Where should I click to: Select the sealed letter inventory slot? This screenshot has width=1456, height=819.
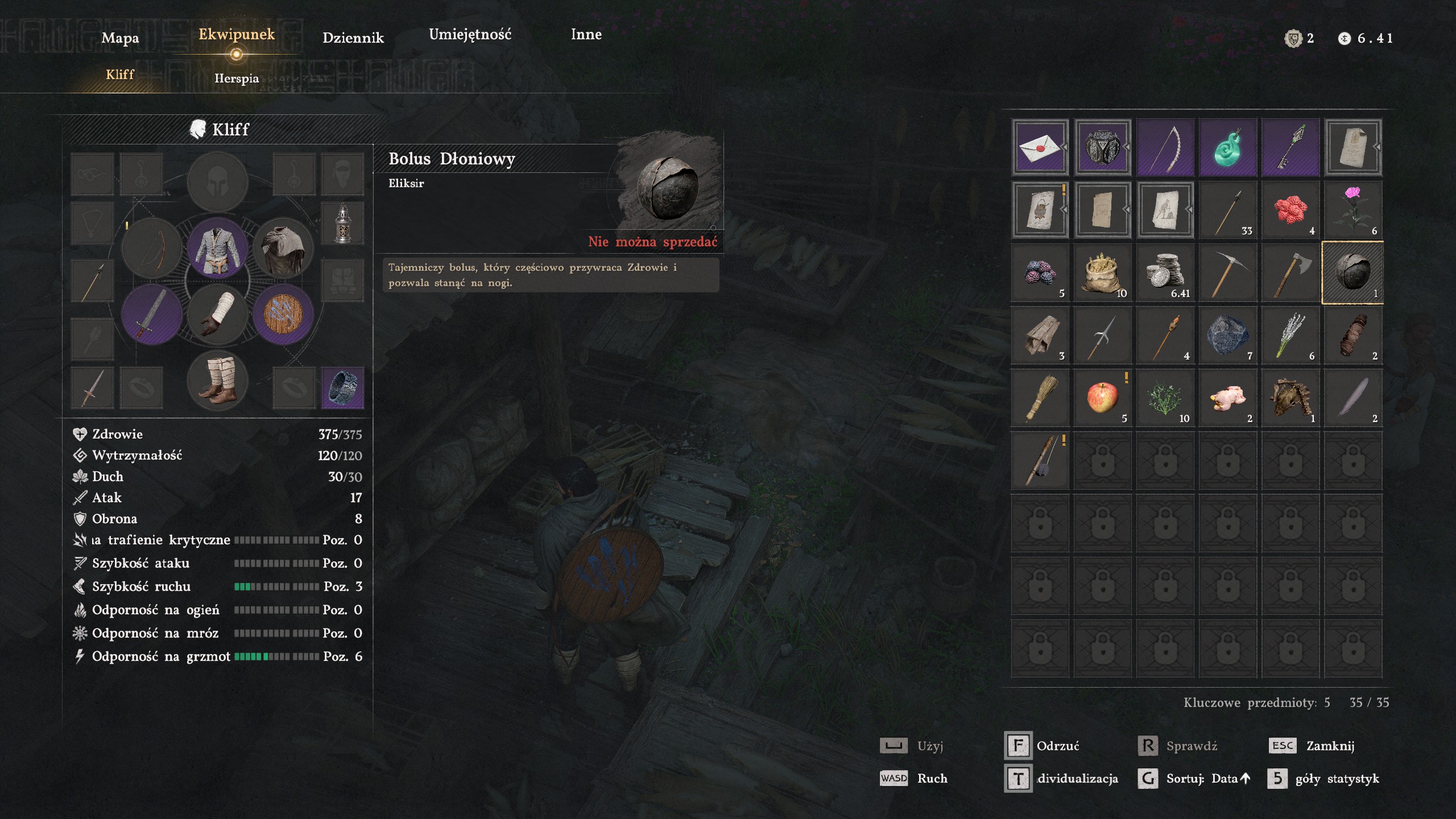tap(1040, 148)
